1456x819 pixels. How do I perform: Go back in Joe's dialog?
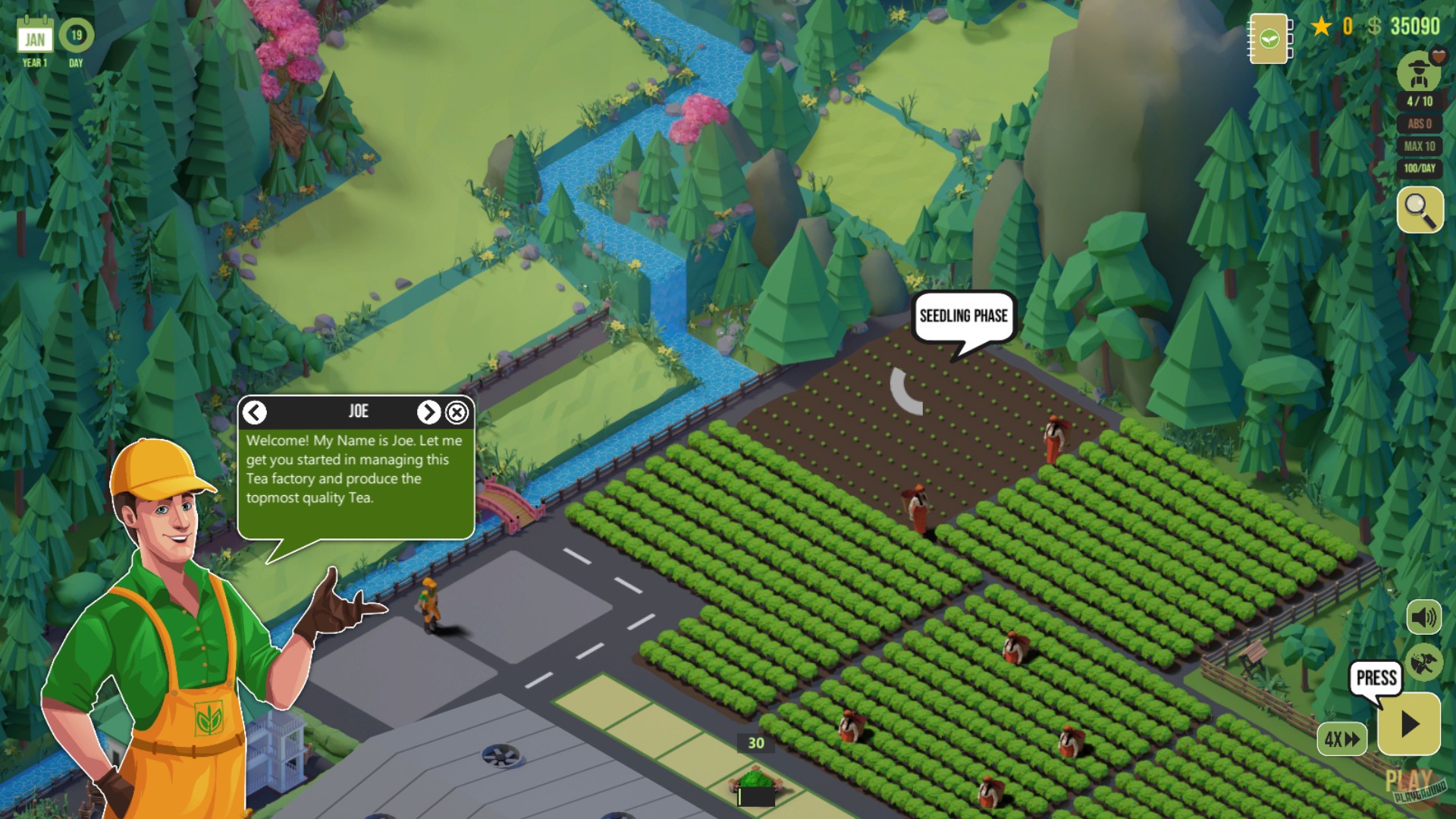[x=254, y=411]
